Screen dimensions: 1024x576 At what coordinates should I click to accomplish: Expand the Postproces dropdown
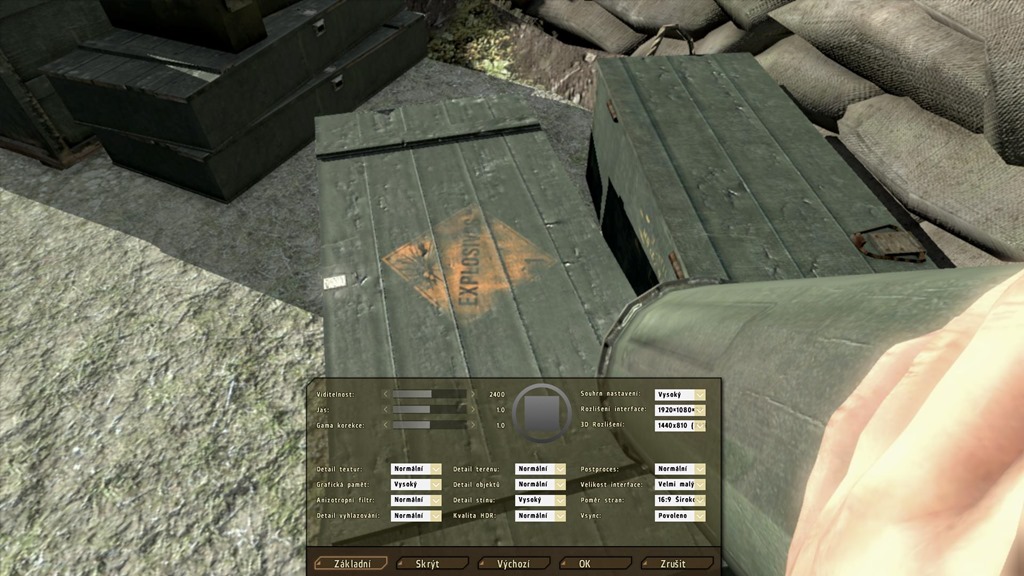tap(680, 469)
